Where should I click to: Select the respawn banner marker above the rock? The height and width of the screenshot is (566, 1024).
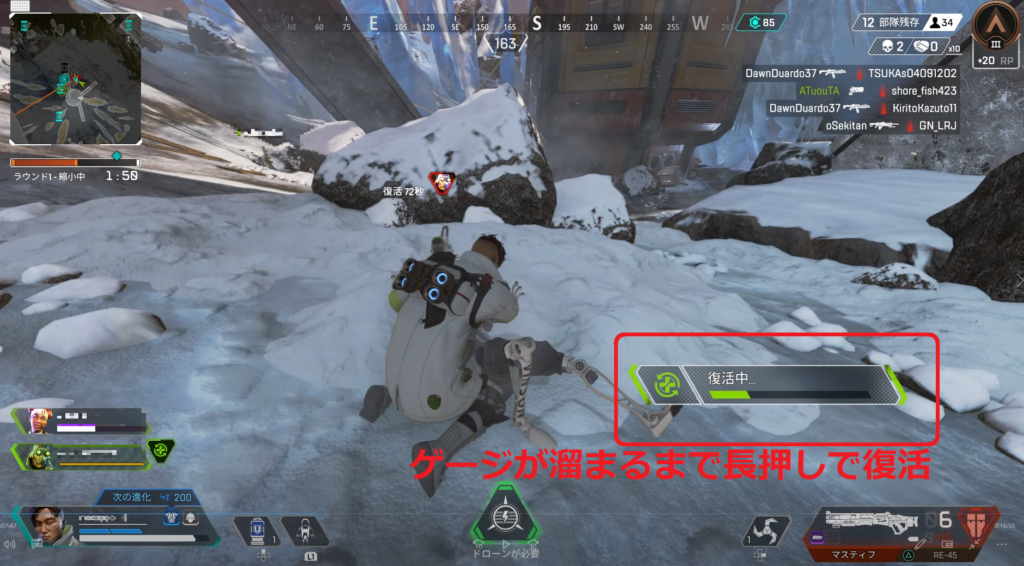click(x=441, y=181)
